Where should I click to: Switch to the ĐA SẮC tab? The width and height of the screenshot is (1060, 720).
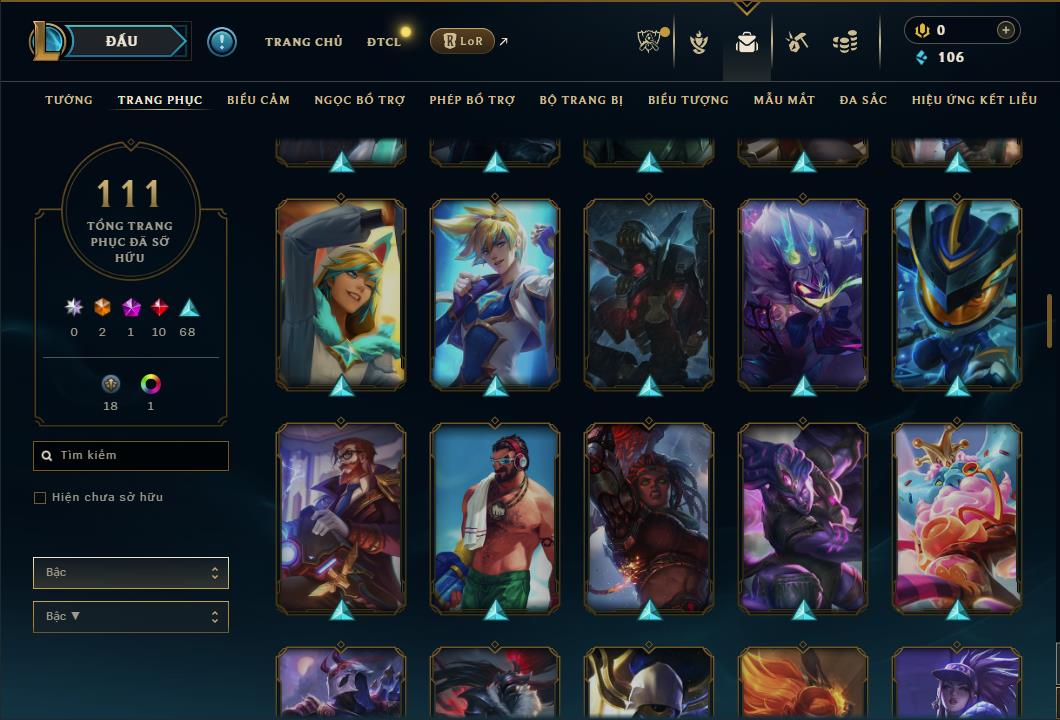(x=863, y=100)
